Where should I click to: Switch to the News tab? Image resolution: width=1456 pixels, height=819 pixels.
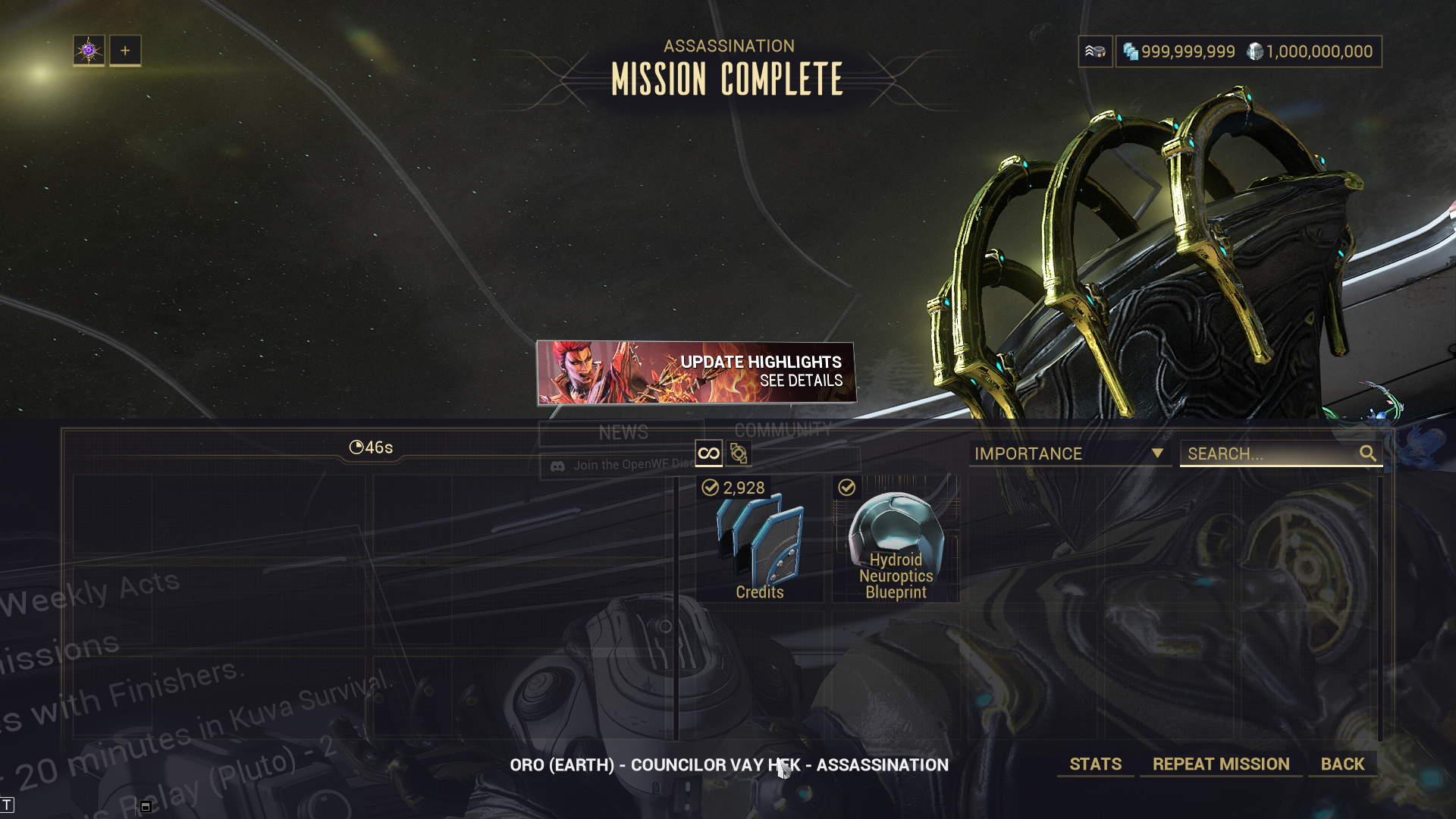coord(623,432)
